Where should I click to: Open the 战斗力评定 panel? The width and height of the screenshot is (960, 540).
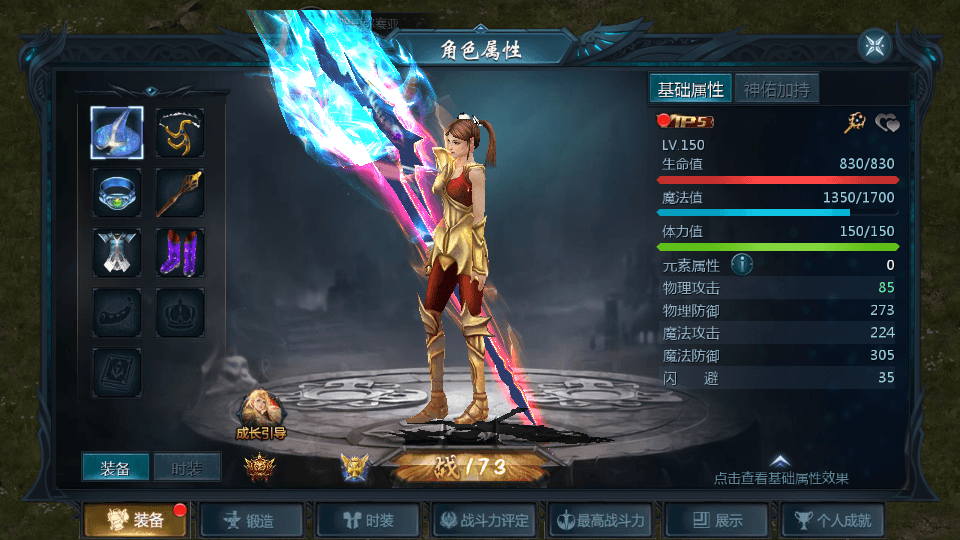coord(486,520)
